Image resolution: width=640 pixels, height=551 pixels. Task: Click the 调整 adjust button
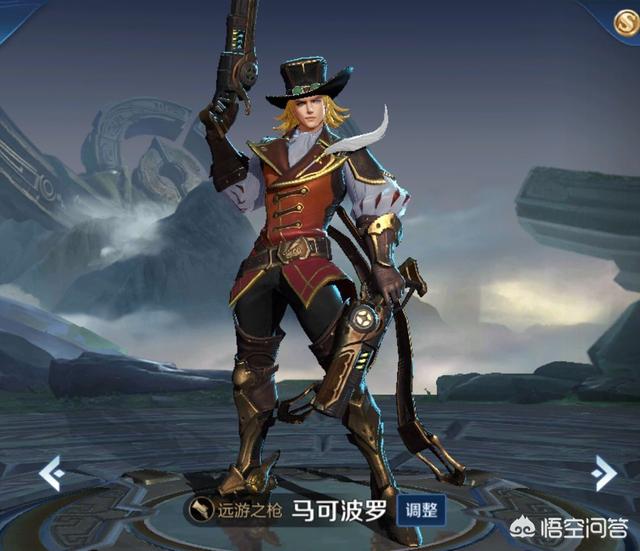[x=421, y=511]
